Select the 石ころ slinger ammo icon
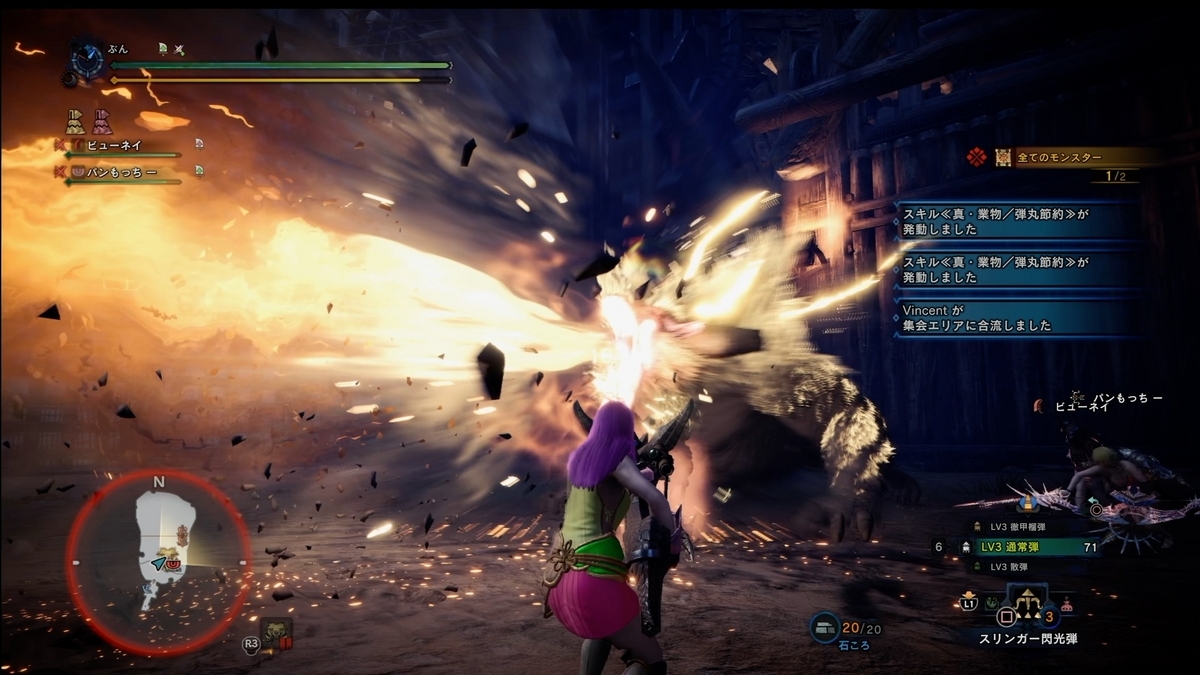The width and height of the screenshot is (1200, 675). pyautogui.click(x=824, y=626)
